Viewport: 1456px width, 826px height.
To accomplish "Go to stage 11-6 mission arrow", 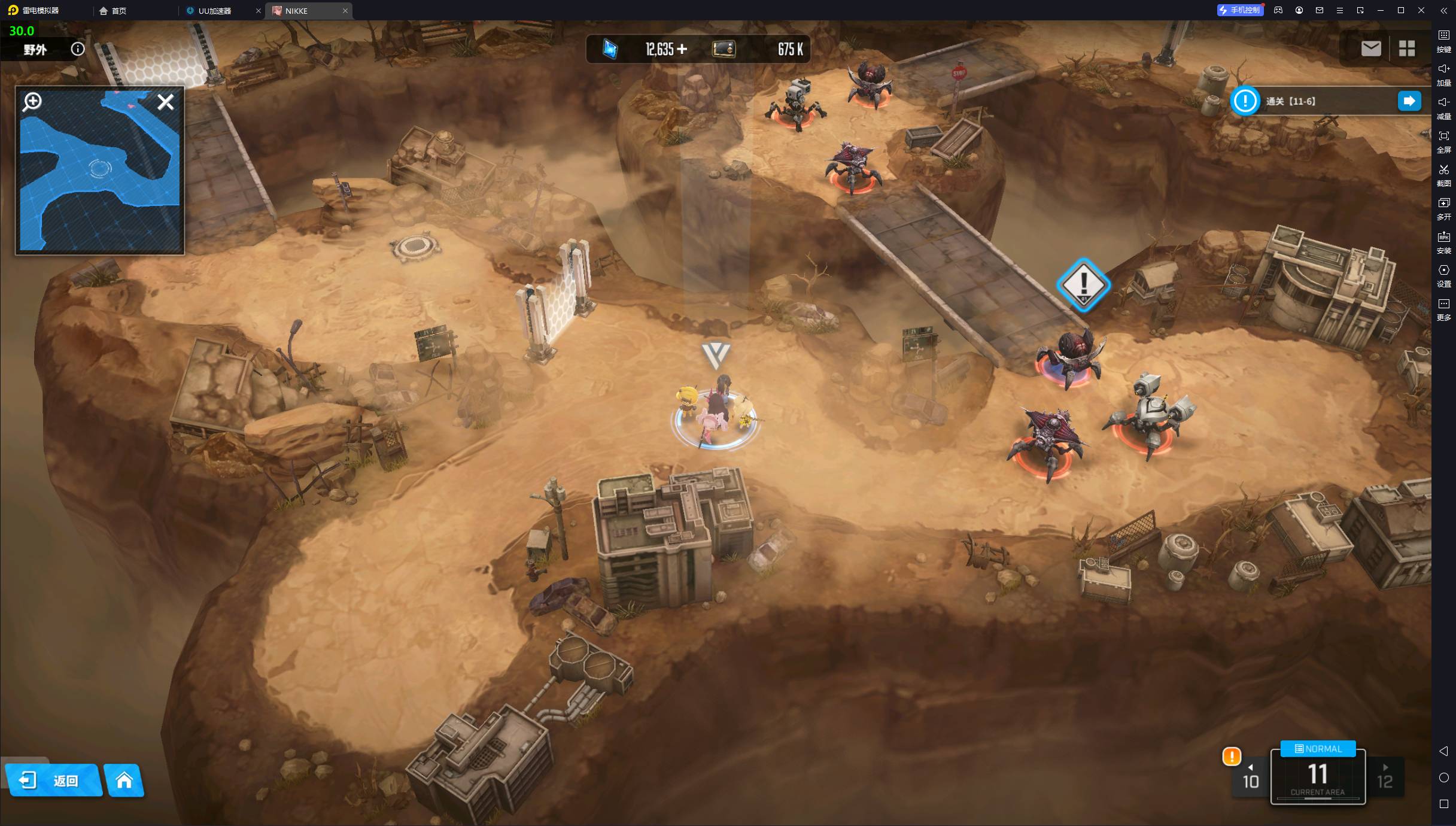I will click(1409, 101).
